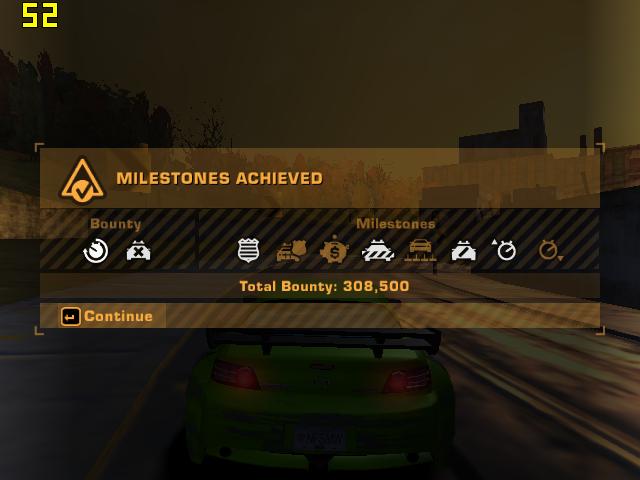The image size is (640, 480).
Task: Continue past the Milestones Achieved screen
Action: pos(108,317)
